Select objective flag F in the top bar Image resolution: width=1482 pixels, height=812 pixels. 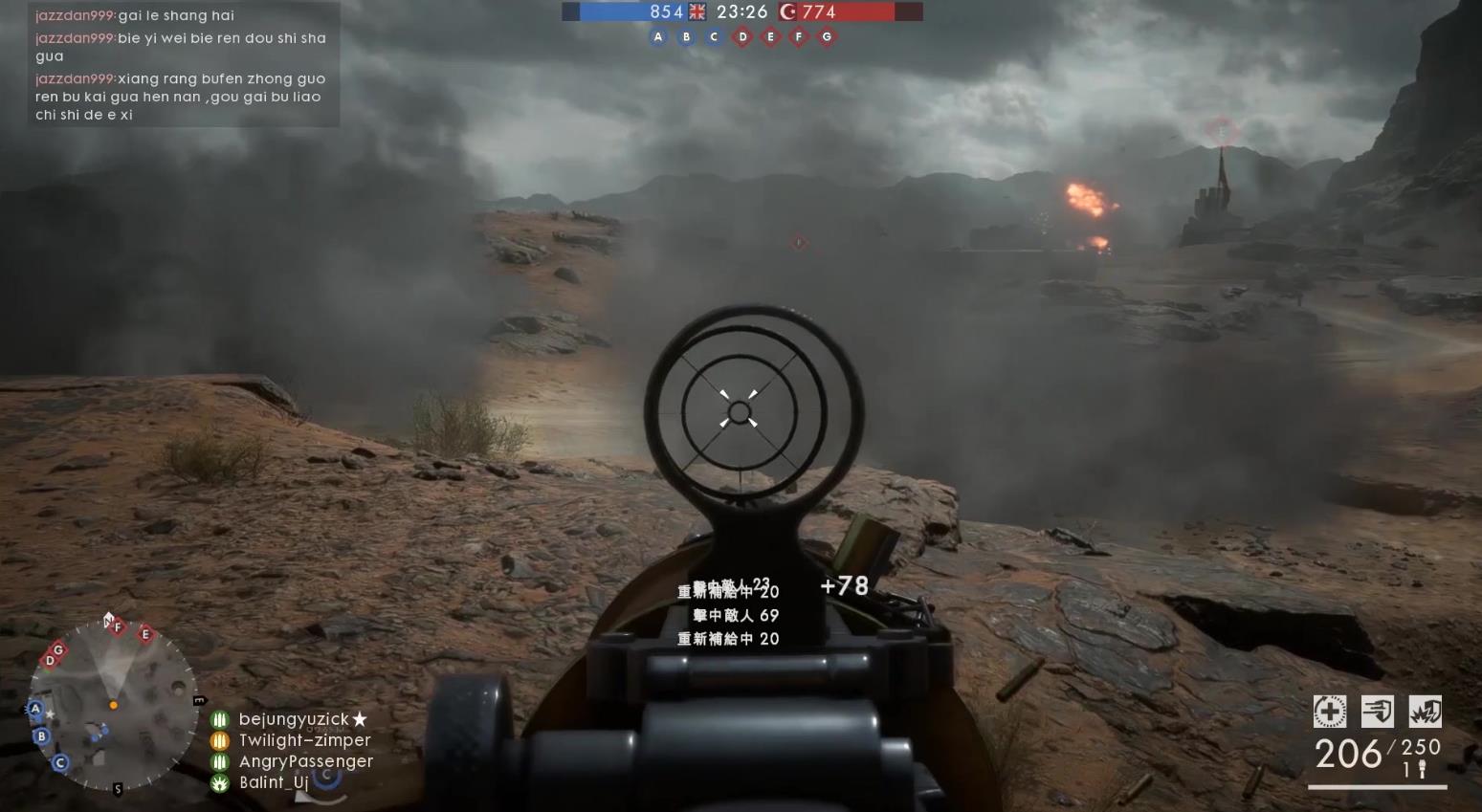pyautogui.click(x=799, y=37)
